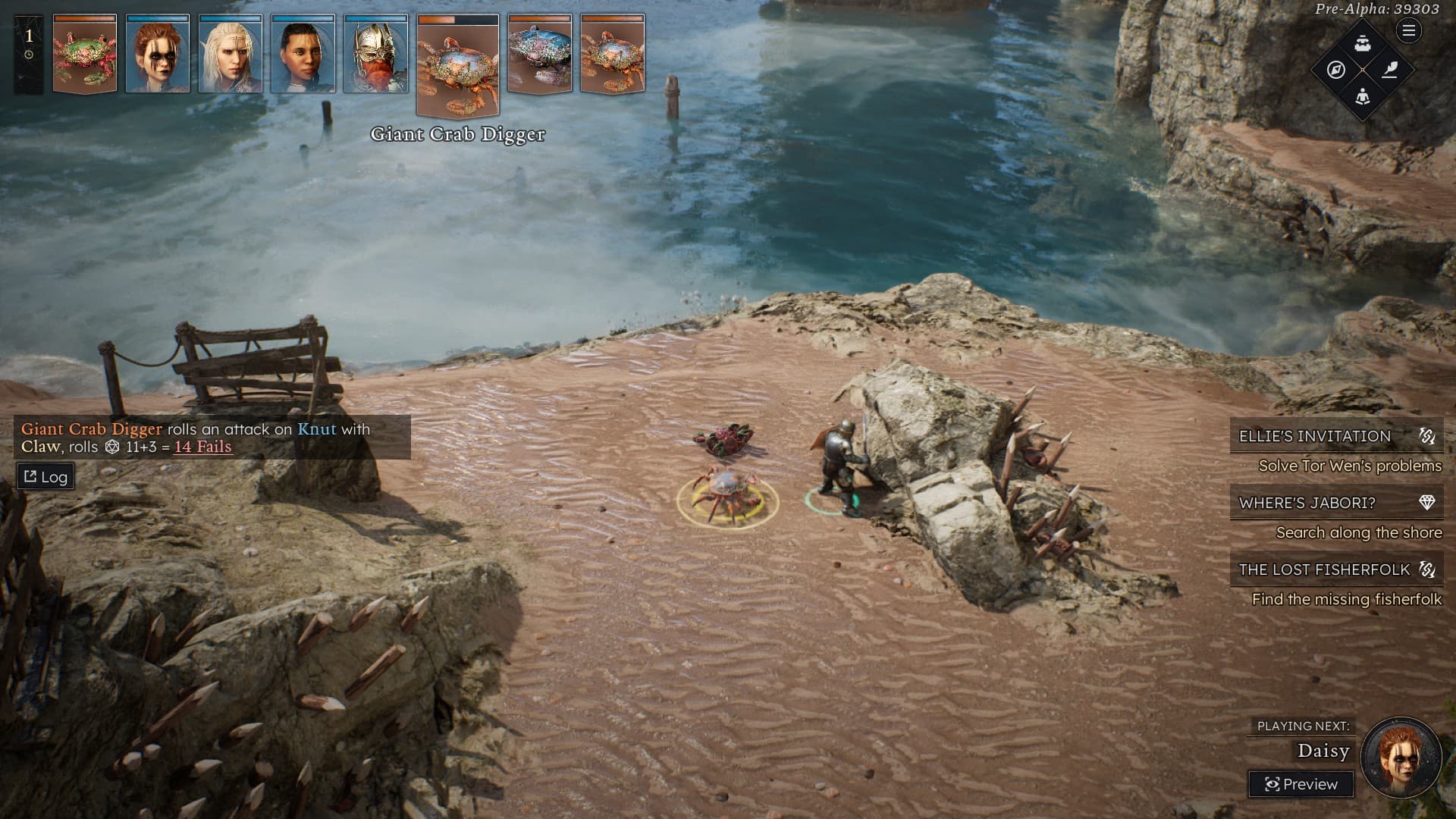
Task: Select the blue-shelled crab turn-order portrait
Action: click(540, 55)
